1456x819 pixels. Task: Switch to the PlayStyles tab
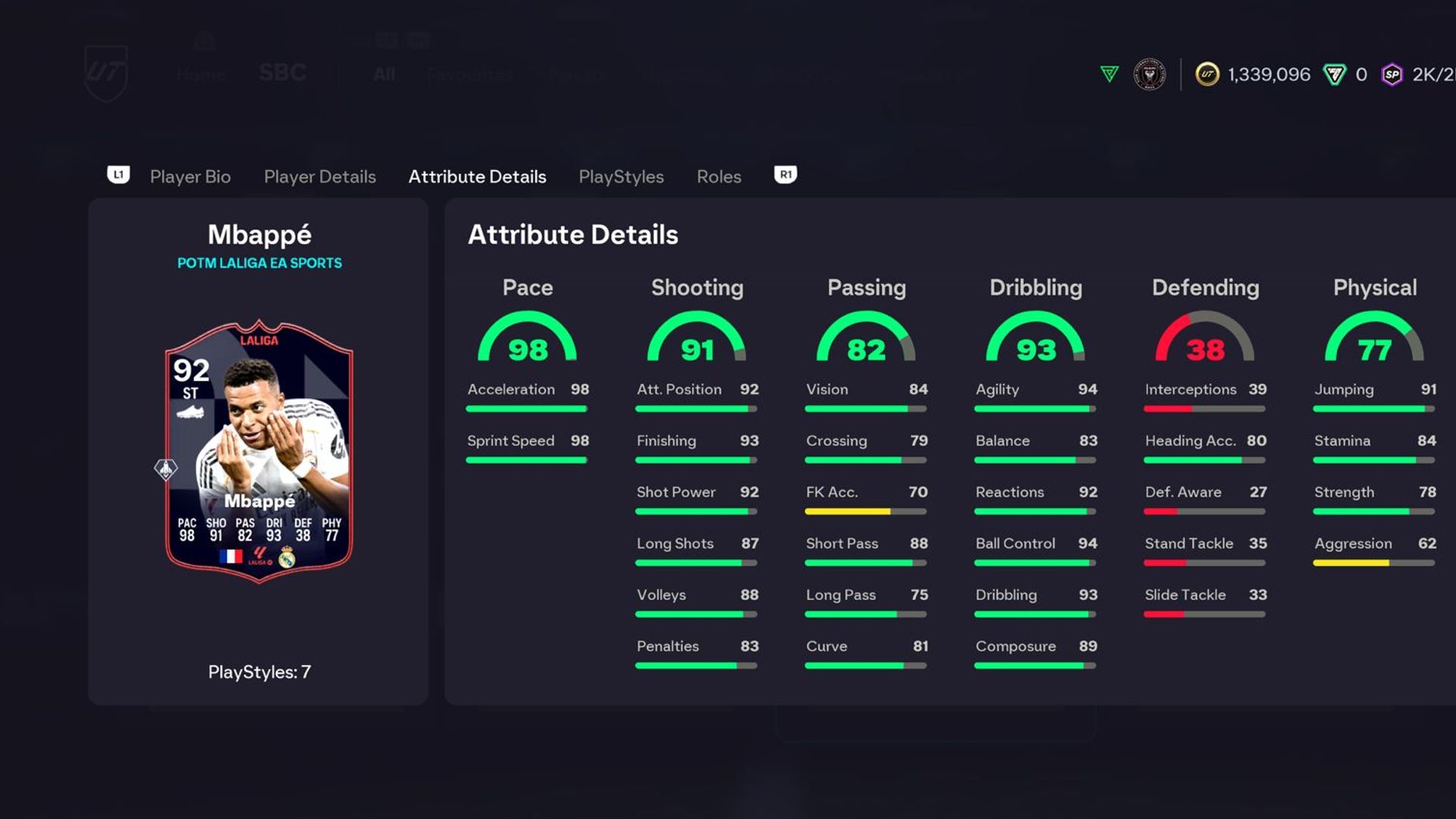[x=621, y=176]
